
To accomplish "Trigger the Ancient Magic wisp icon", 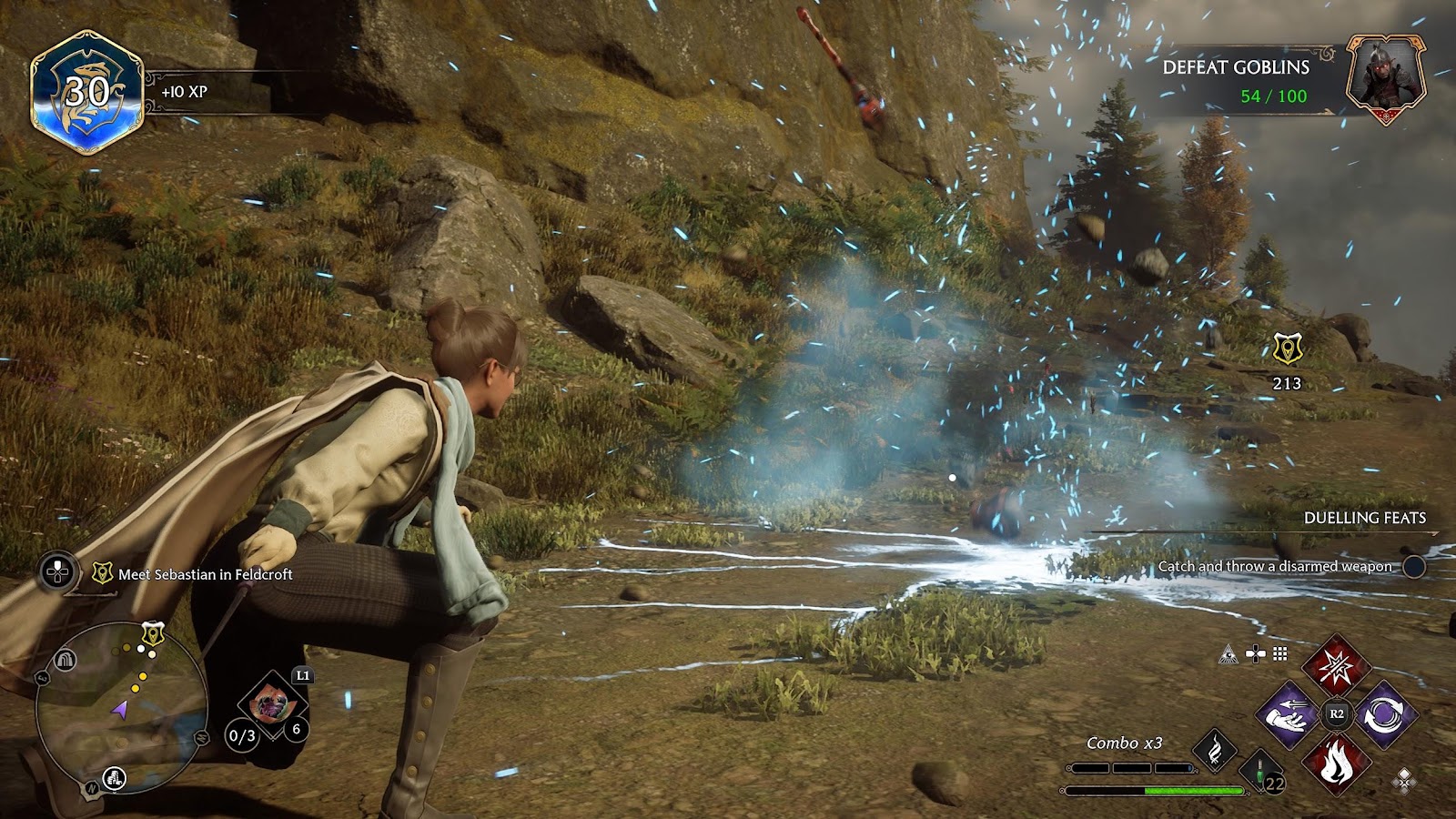I will click(x=1215, y=750).
